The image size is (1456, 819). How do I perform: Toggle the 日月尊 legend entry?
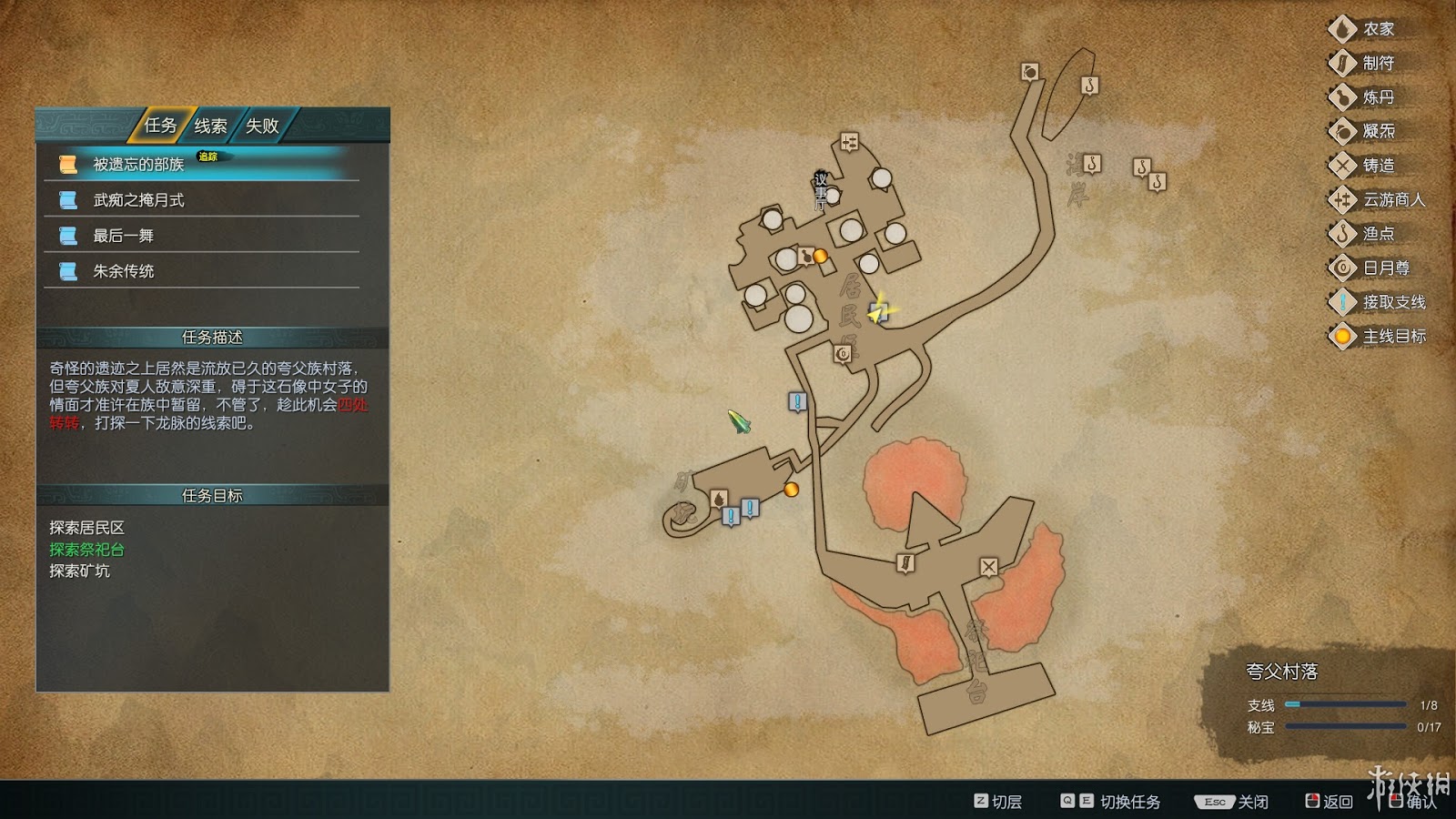click(x=1385, y=268)
